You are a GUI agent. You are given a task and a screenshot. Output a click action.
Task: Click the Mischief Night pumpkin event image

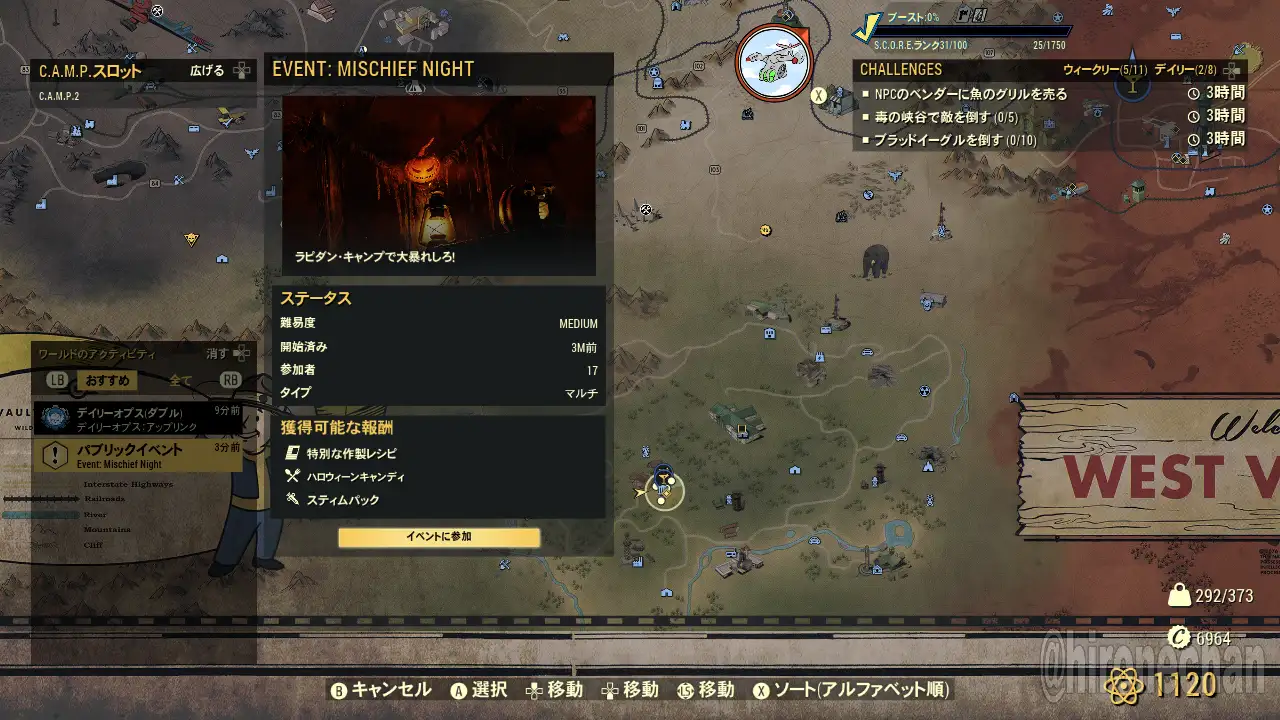click(438, 185)
